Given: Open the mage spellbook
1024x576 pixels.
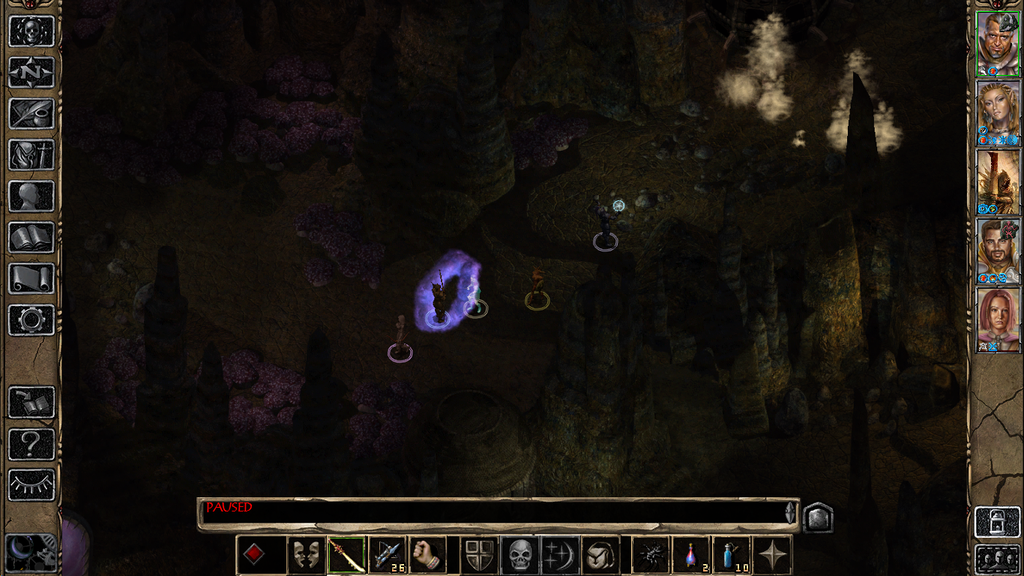Looking at the screenshot, I should click(x=31, y=237).
